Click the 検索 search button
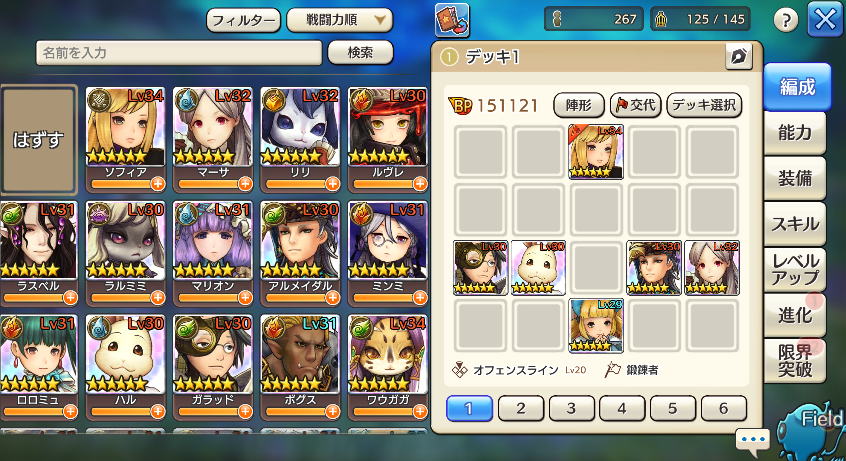The height and width of the screenshot is (461, 846). click(360, 53)
